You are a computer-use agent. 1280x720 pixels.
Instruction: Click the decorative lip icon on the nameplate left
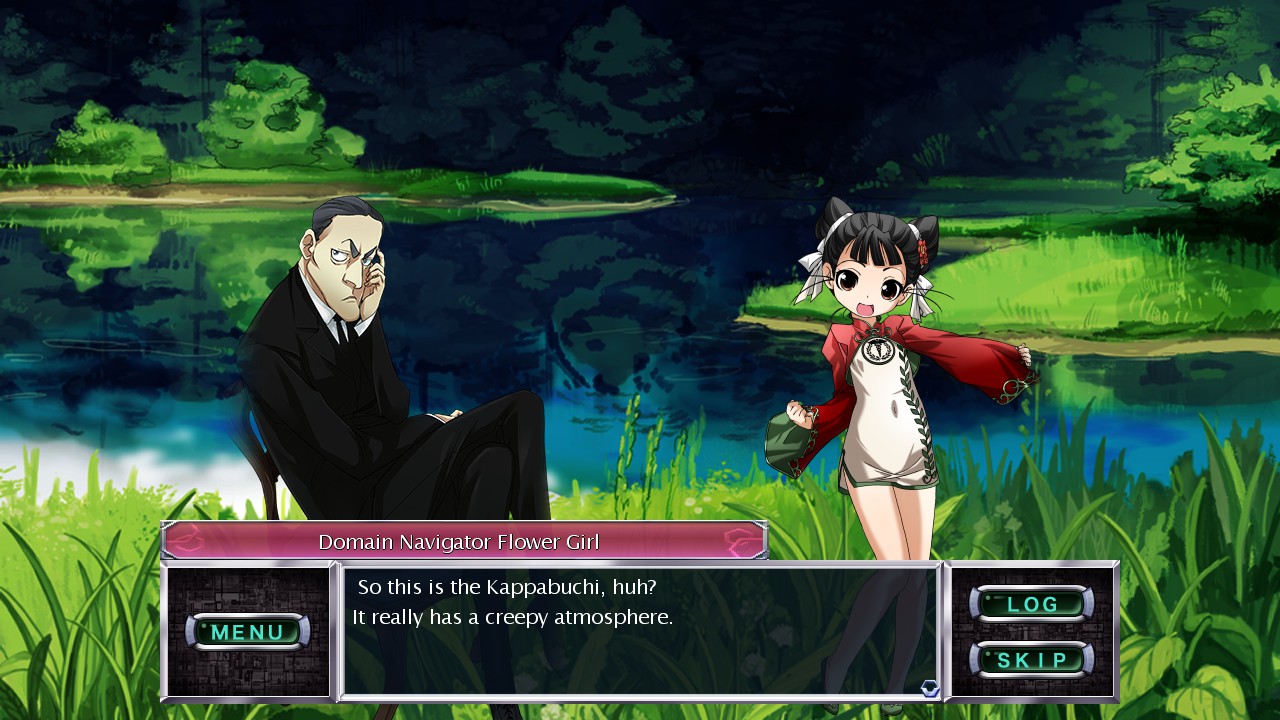click(190, 538)
